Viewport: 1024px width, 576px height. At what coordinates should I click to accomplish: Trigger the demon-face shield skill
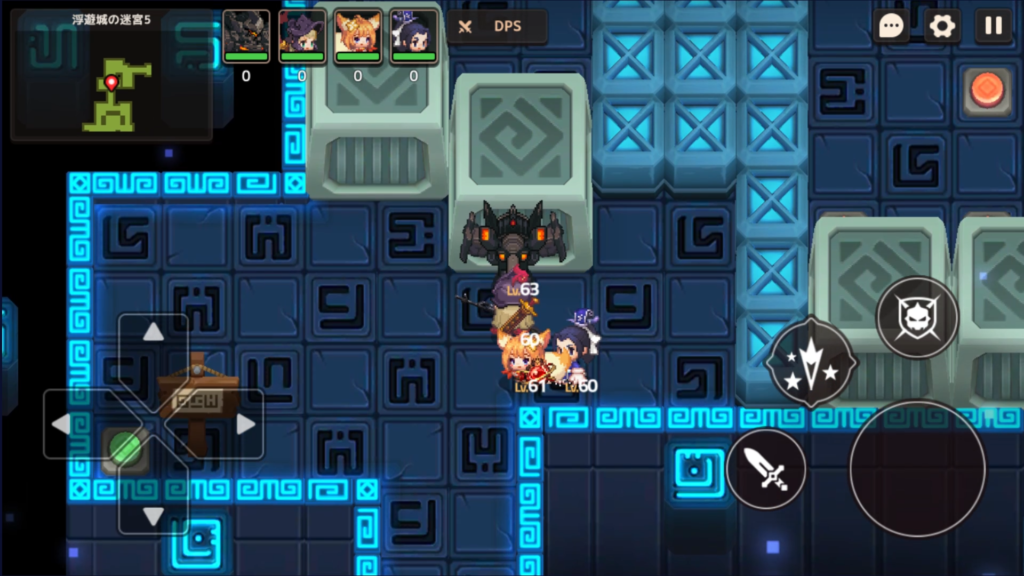click(917, 318)
